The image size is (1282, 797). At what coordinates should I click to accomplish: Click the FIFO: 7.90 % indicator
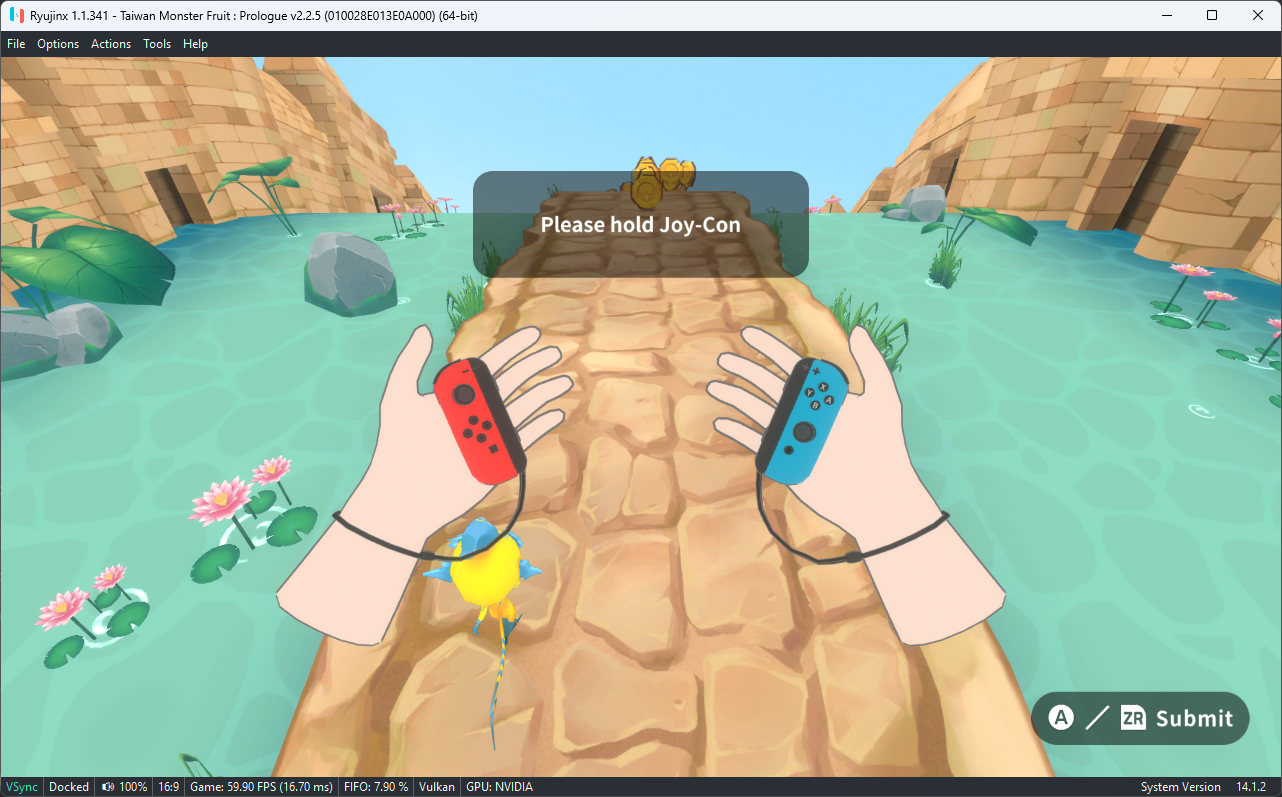pos(375,786)
